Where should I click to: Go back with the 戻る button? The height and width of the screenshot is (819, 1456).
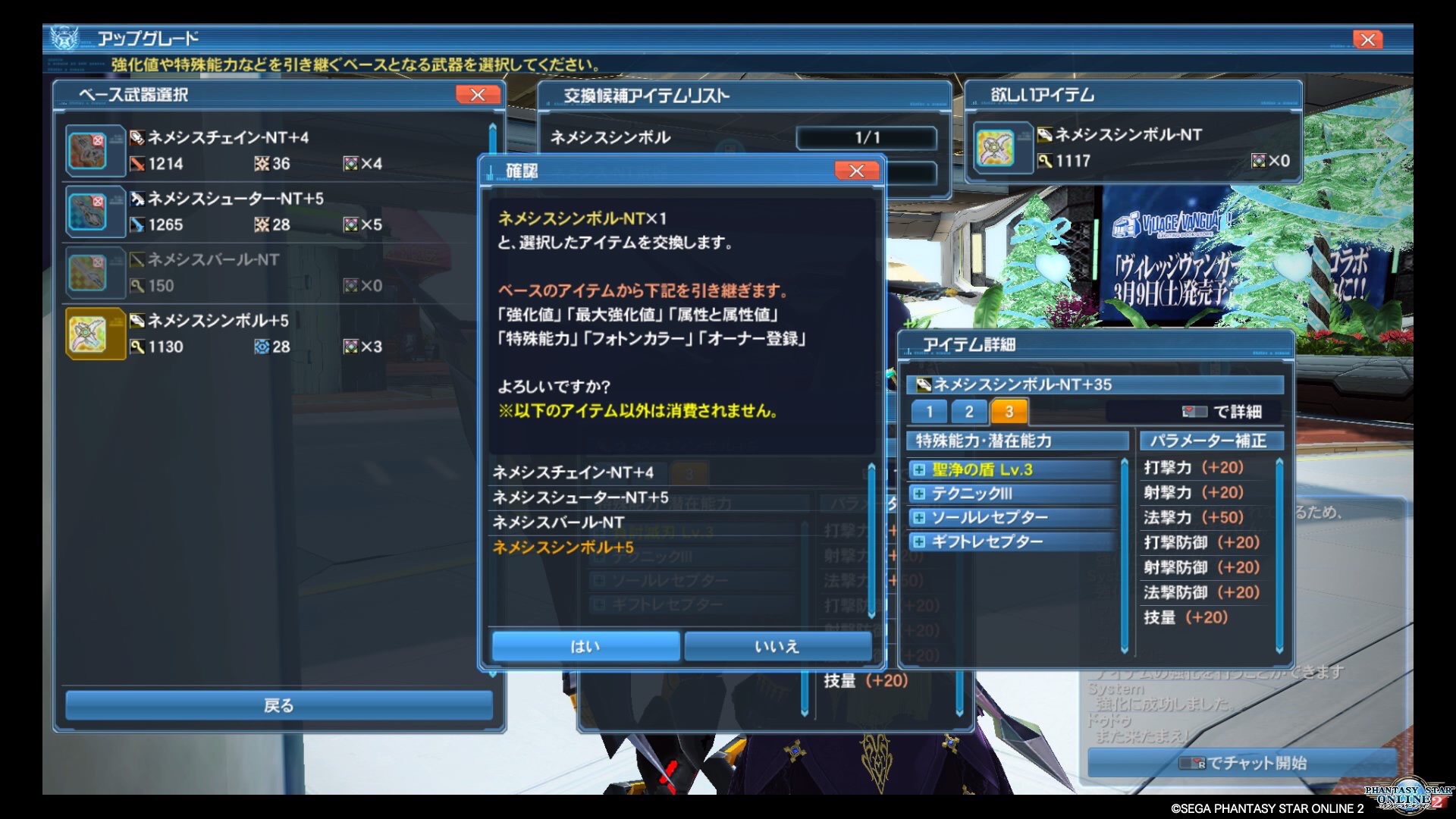[278, 705]
